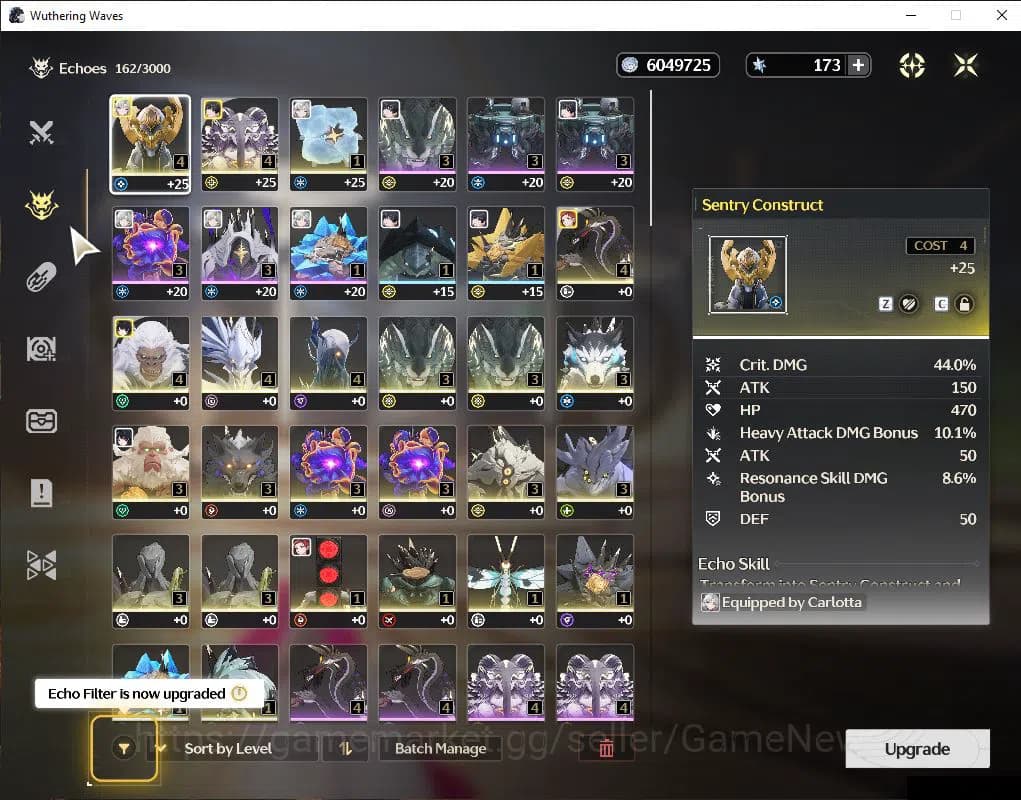Choose the dragonfly echo in the grid
This screenshot has width=1021, height=800.
(x=505, y=574)
